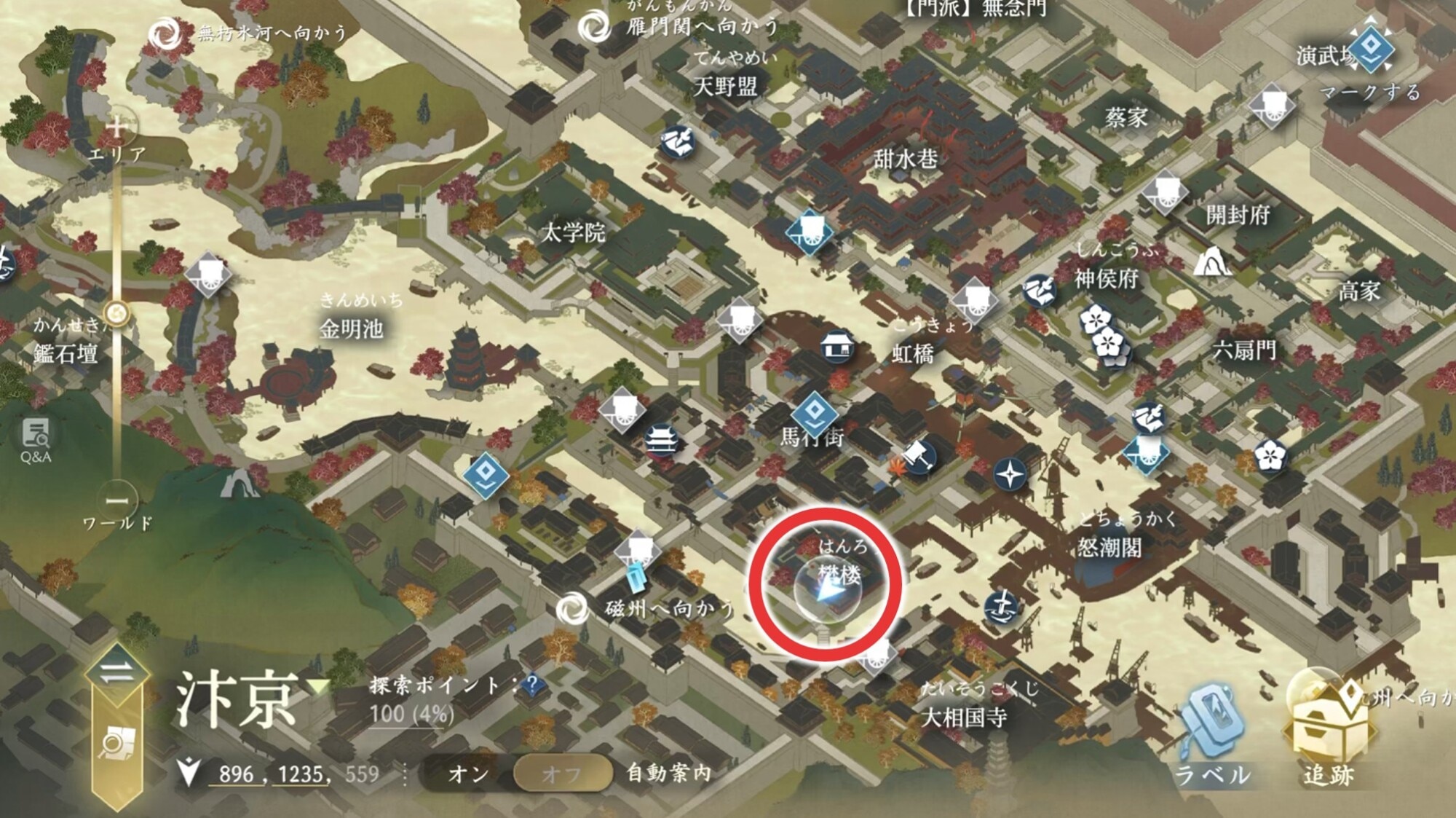Click the four-pointed star map marker
The image size is (1456, 818).
tap(1010, 475)
